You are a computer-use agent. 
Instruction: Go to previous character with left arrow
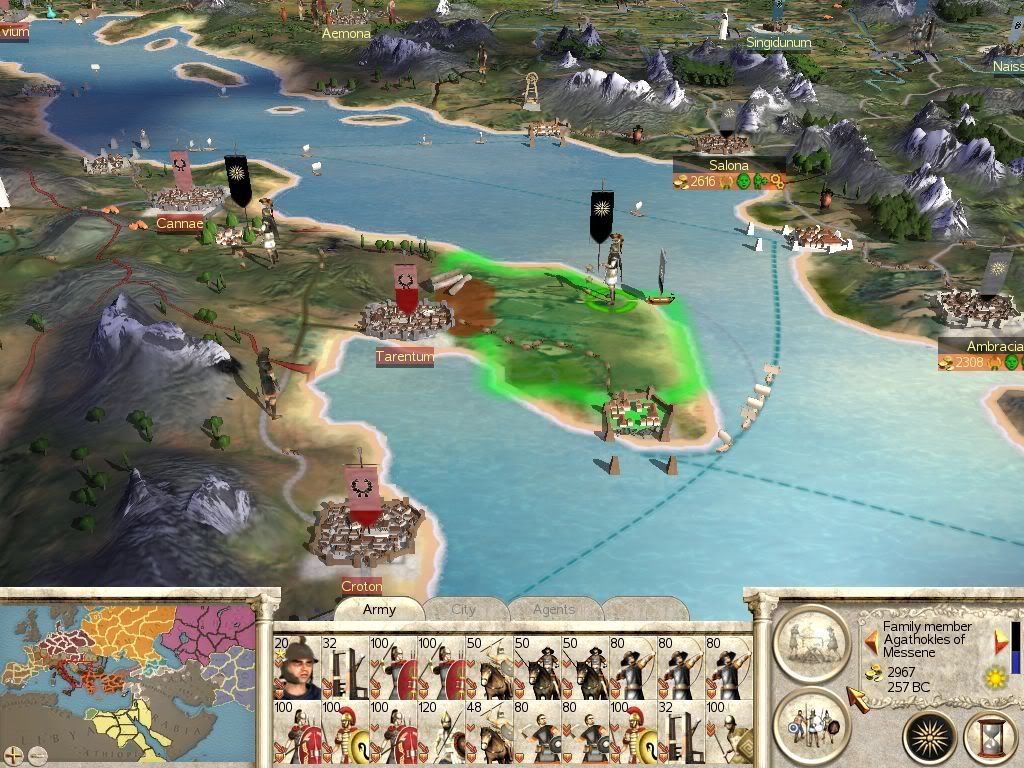(x=871, y=642)
